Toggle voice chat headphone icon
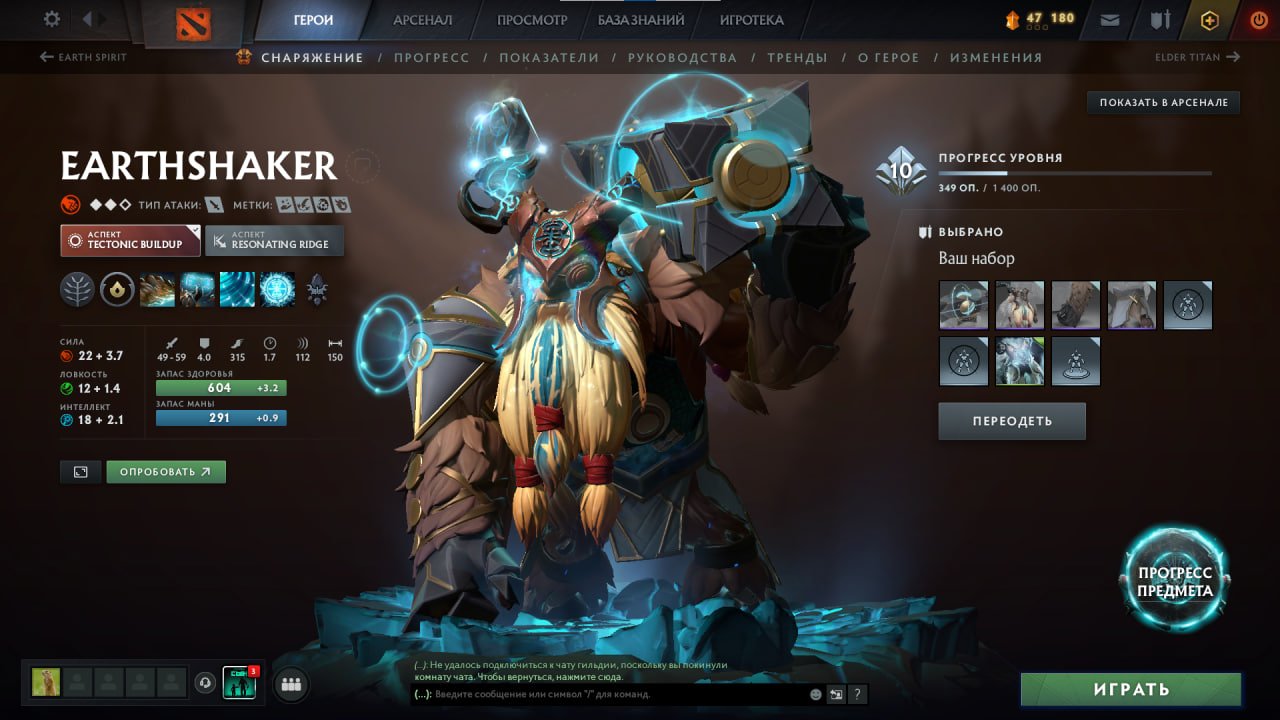The image size is (1280, 720). click(x=207, y=684)
